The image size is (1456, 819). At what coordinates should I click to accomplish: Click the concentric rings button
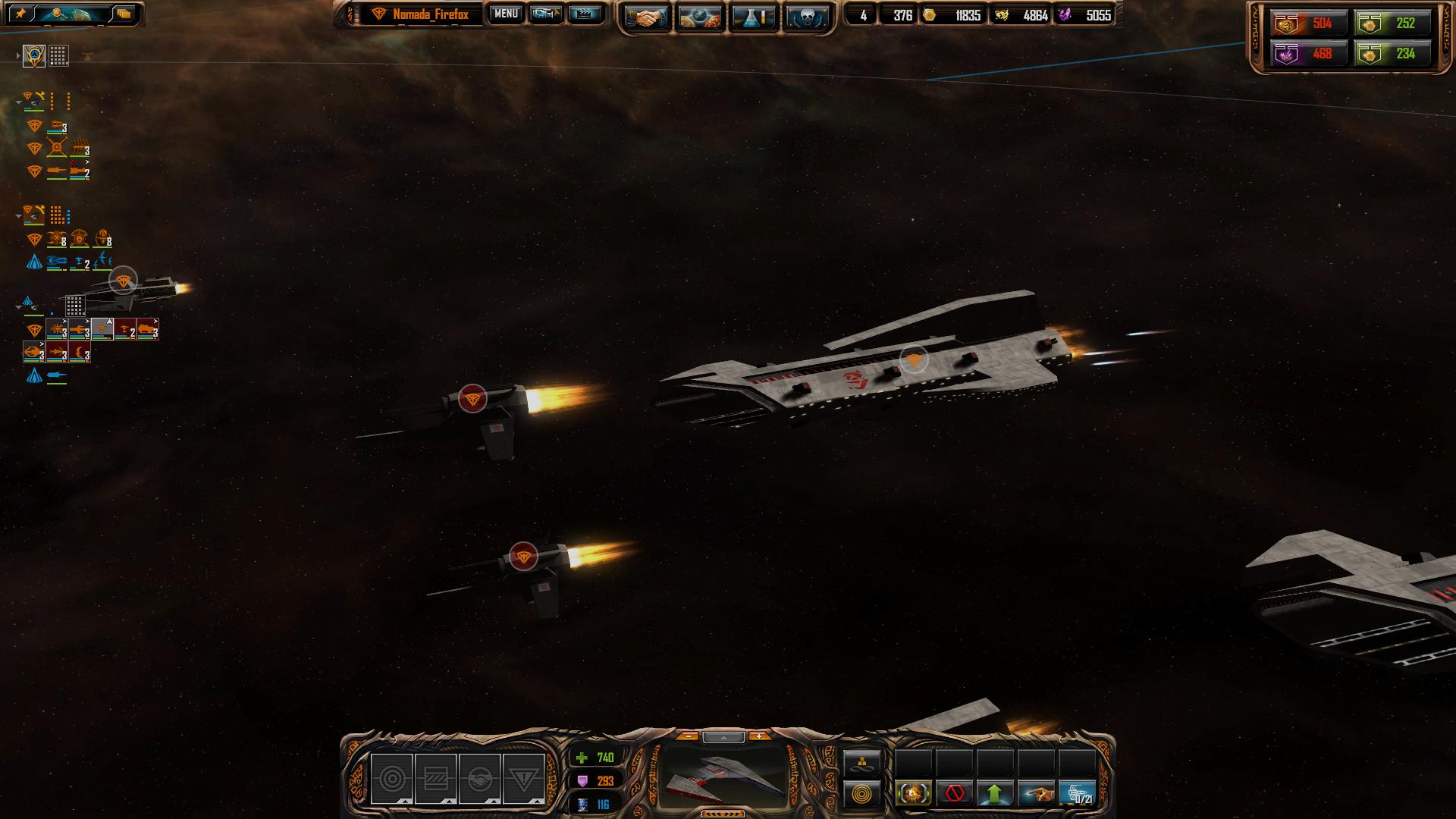pyautogui.click(x=862, y=795)
